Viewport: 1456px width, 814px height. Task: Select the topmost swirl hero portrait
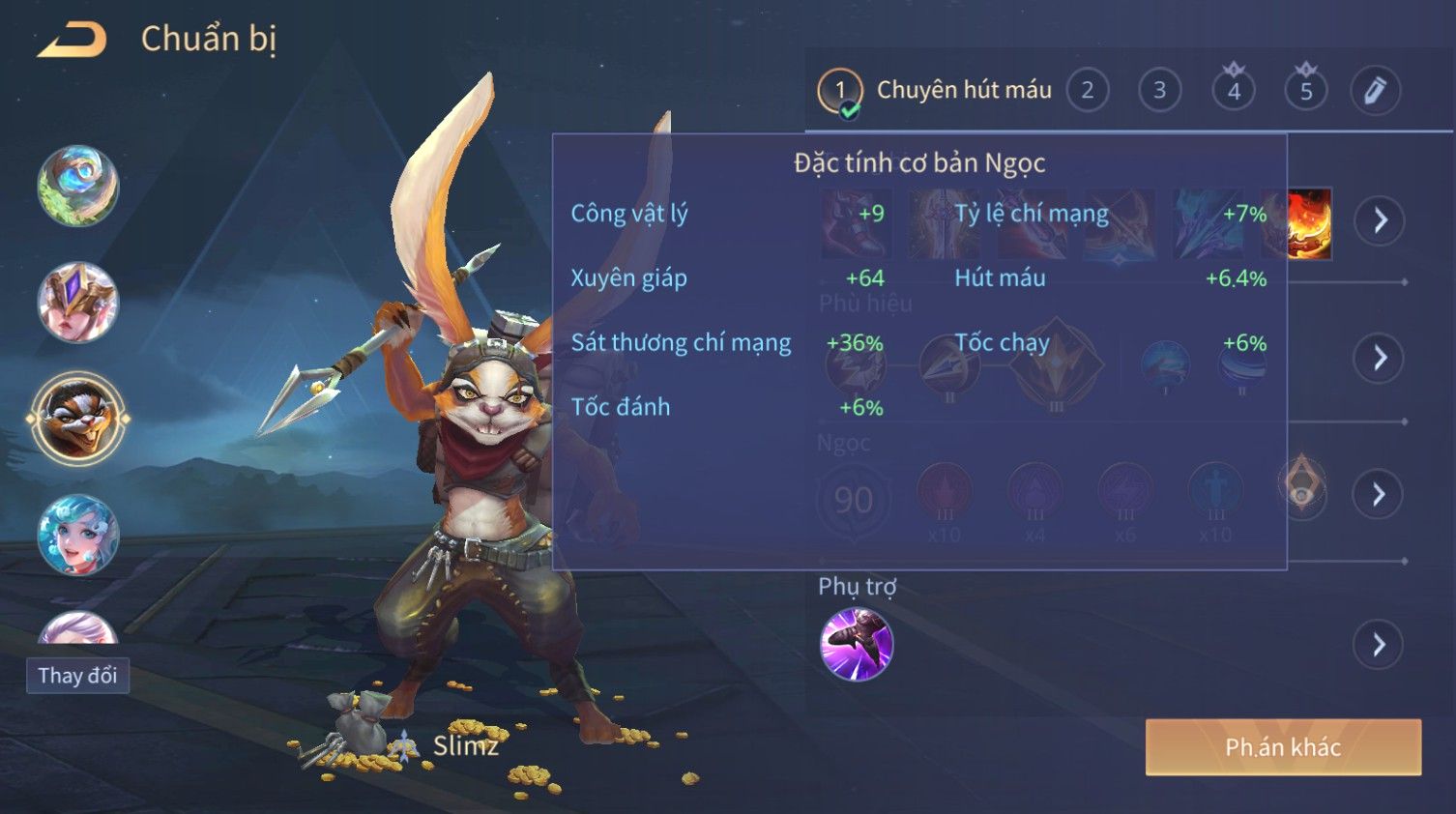[x=78, y=186]
